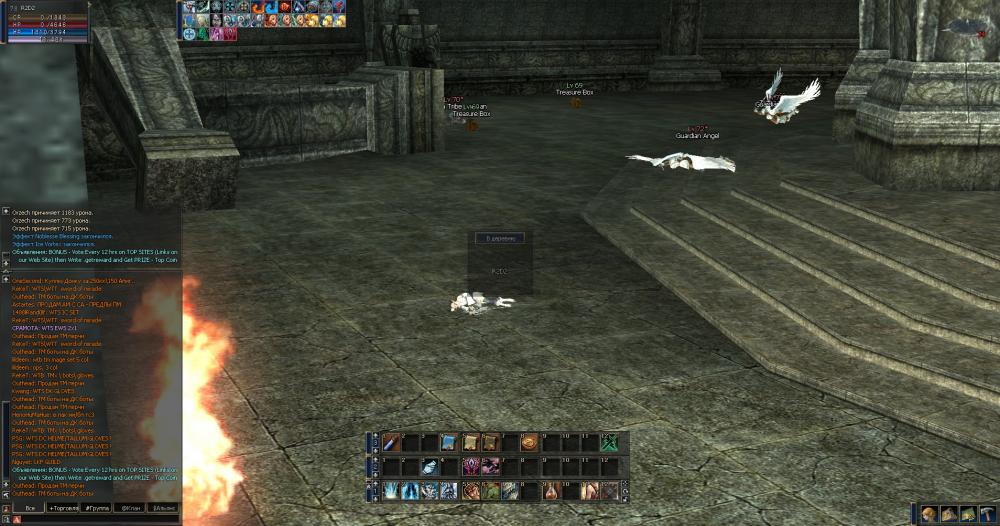Viewport: 1000px width, 526px height.
Task: Use the gold coin item in top hotbar slot 8
Action: (x=529, y=442)
